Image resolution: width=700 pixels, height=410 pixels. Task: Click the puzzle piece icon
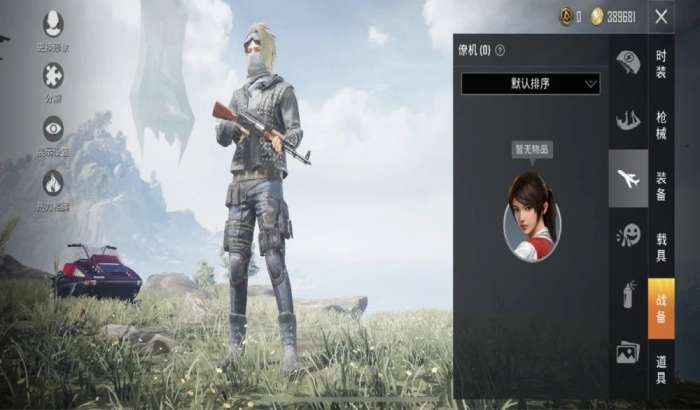53,75
